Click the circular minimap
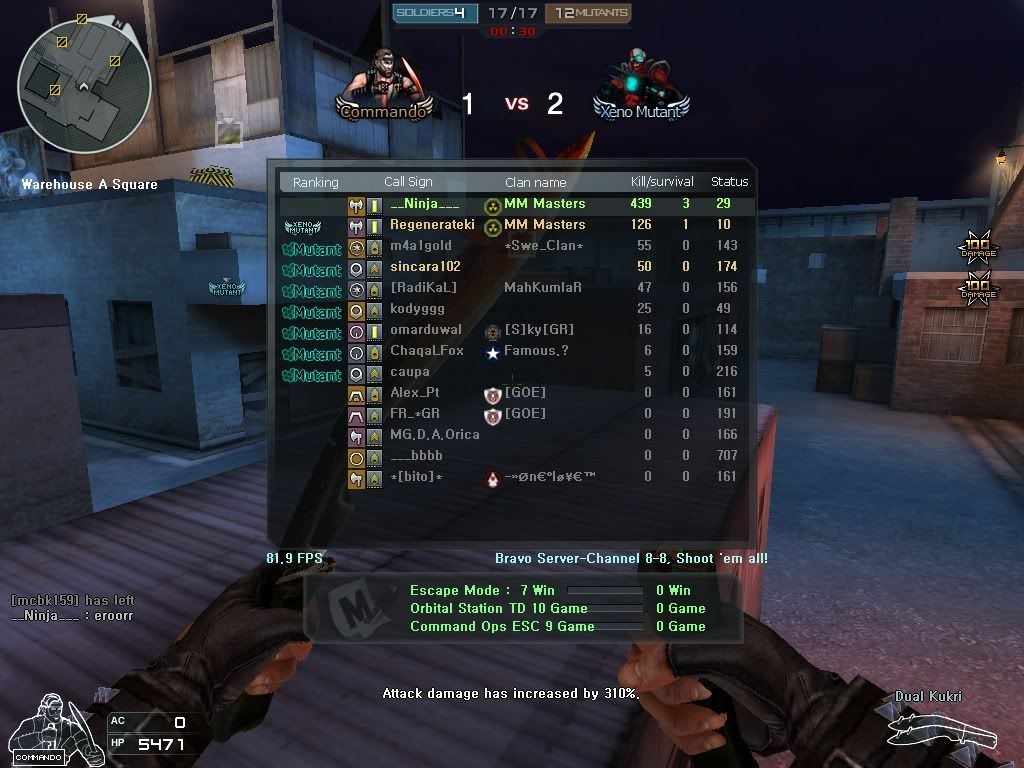The image size is (1024, 768). pos(84,87)
